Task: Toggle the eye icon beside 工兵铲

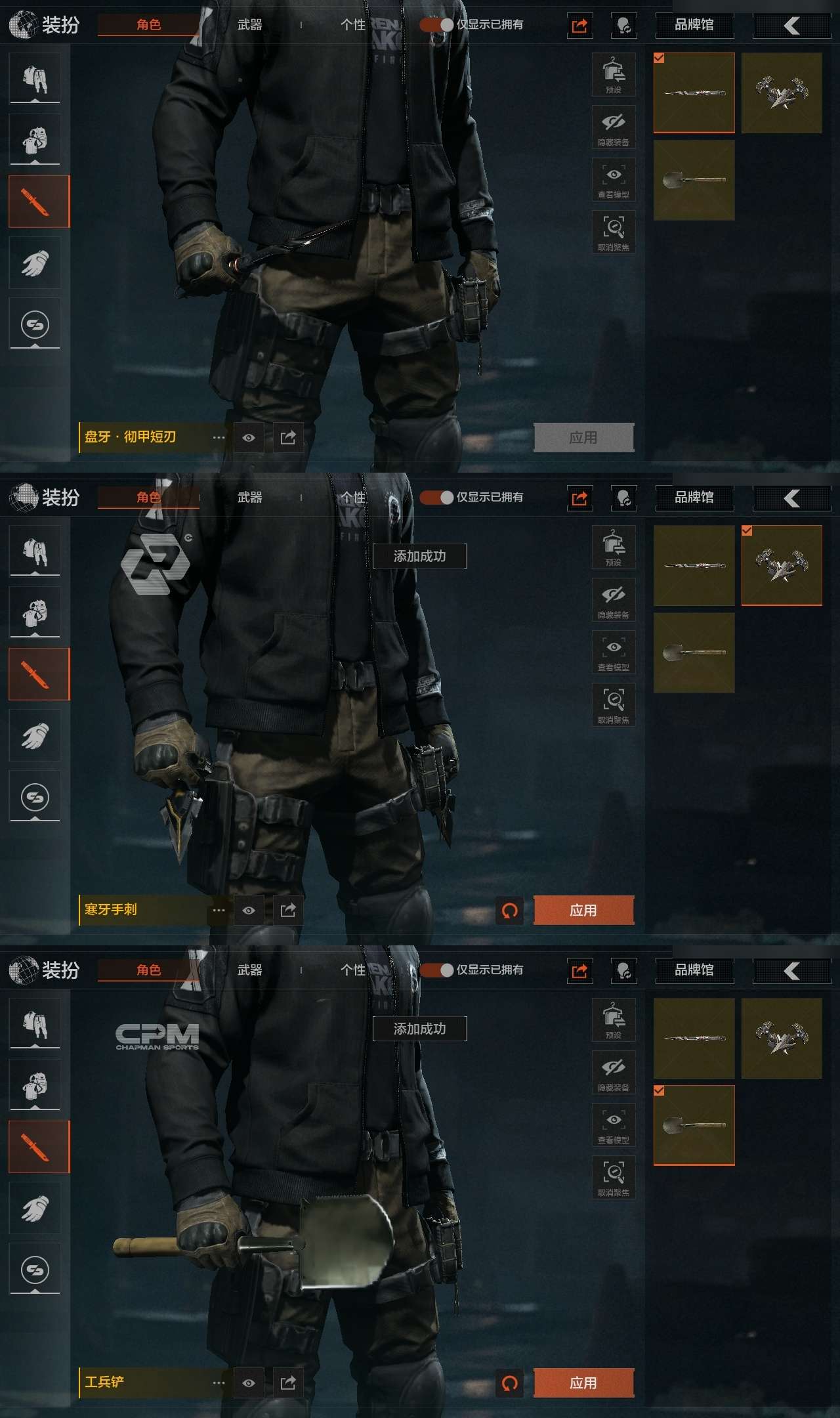Action: point(249,1383)
